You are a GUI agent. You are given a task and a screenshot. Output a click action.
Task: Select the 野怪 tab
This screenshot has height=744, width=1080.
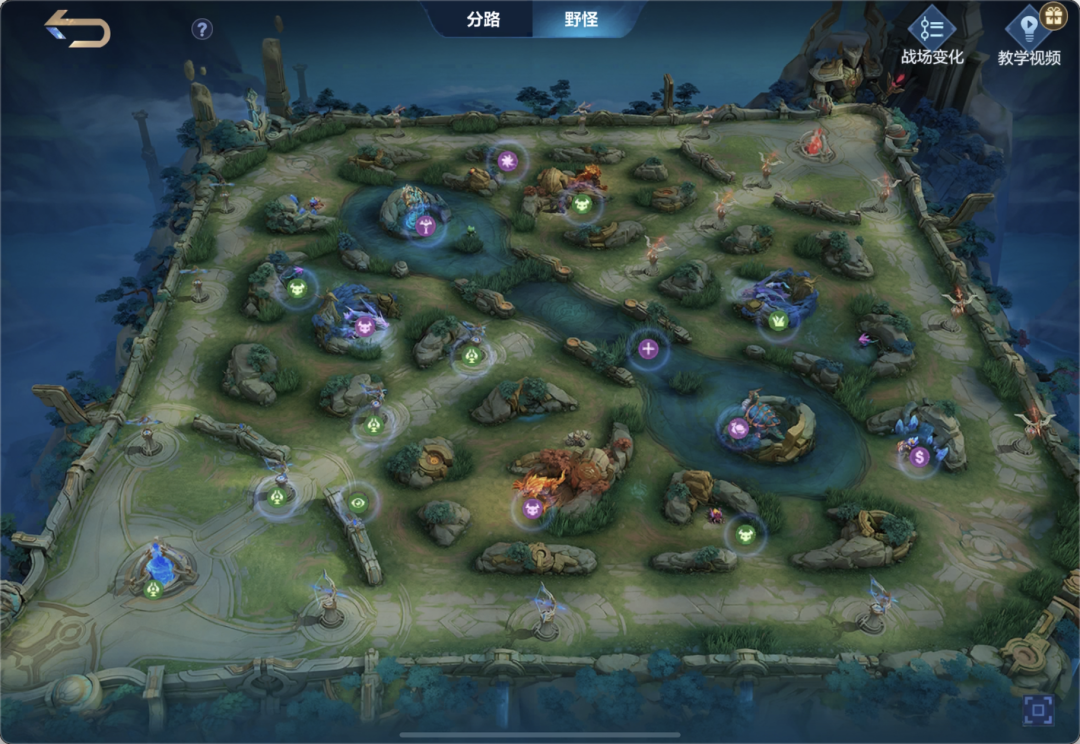[581, 19]
